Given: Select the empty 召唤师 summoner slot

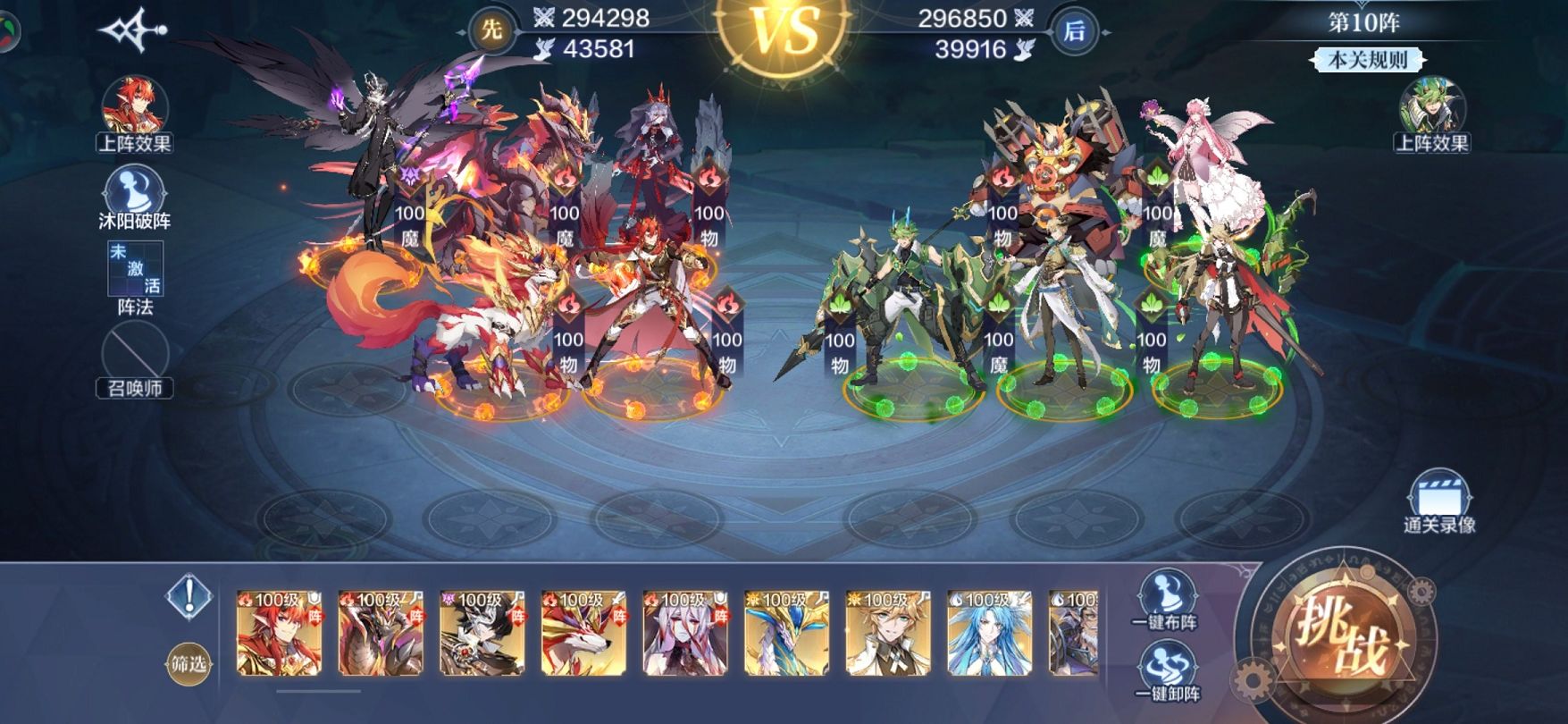Looking at the screenshot, I should 135,356.
